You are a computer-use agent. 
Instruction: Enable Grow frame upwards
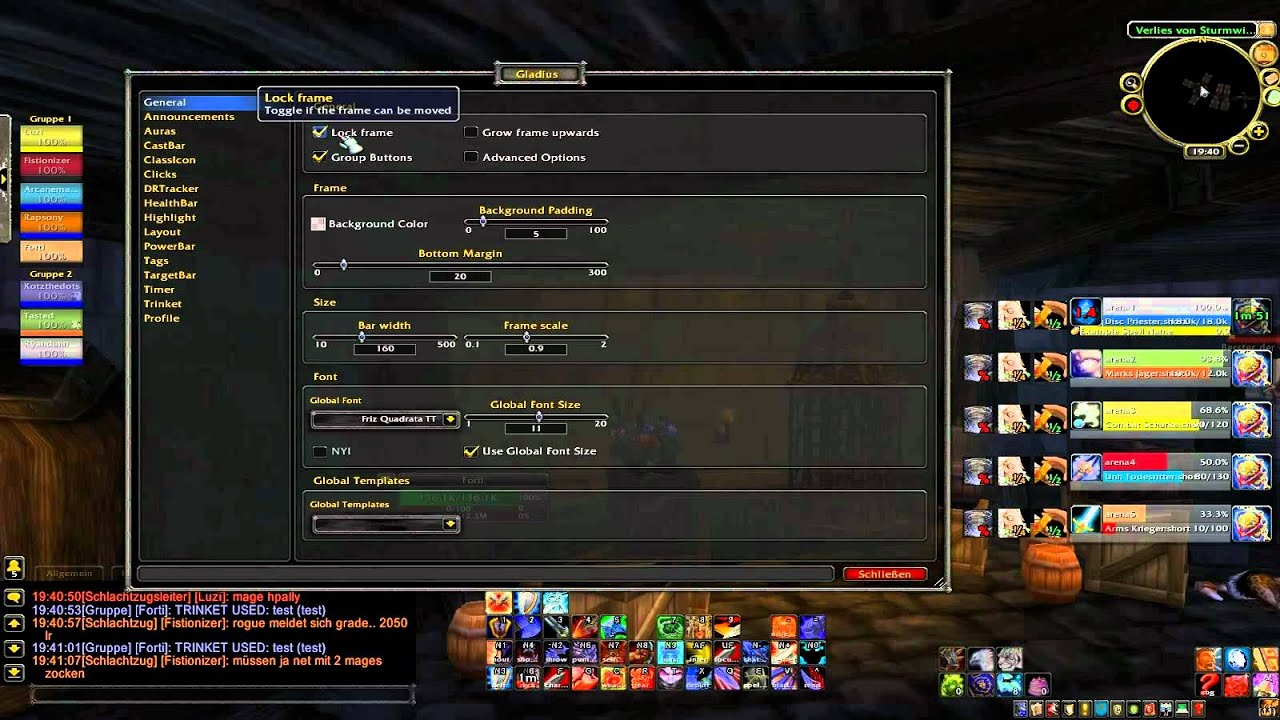point(471,132)
